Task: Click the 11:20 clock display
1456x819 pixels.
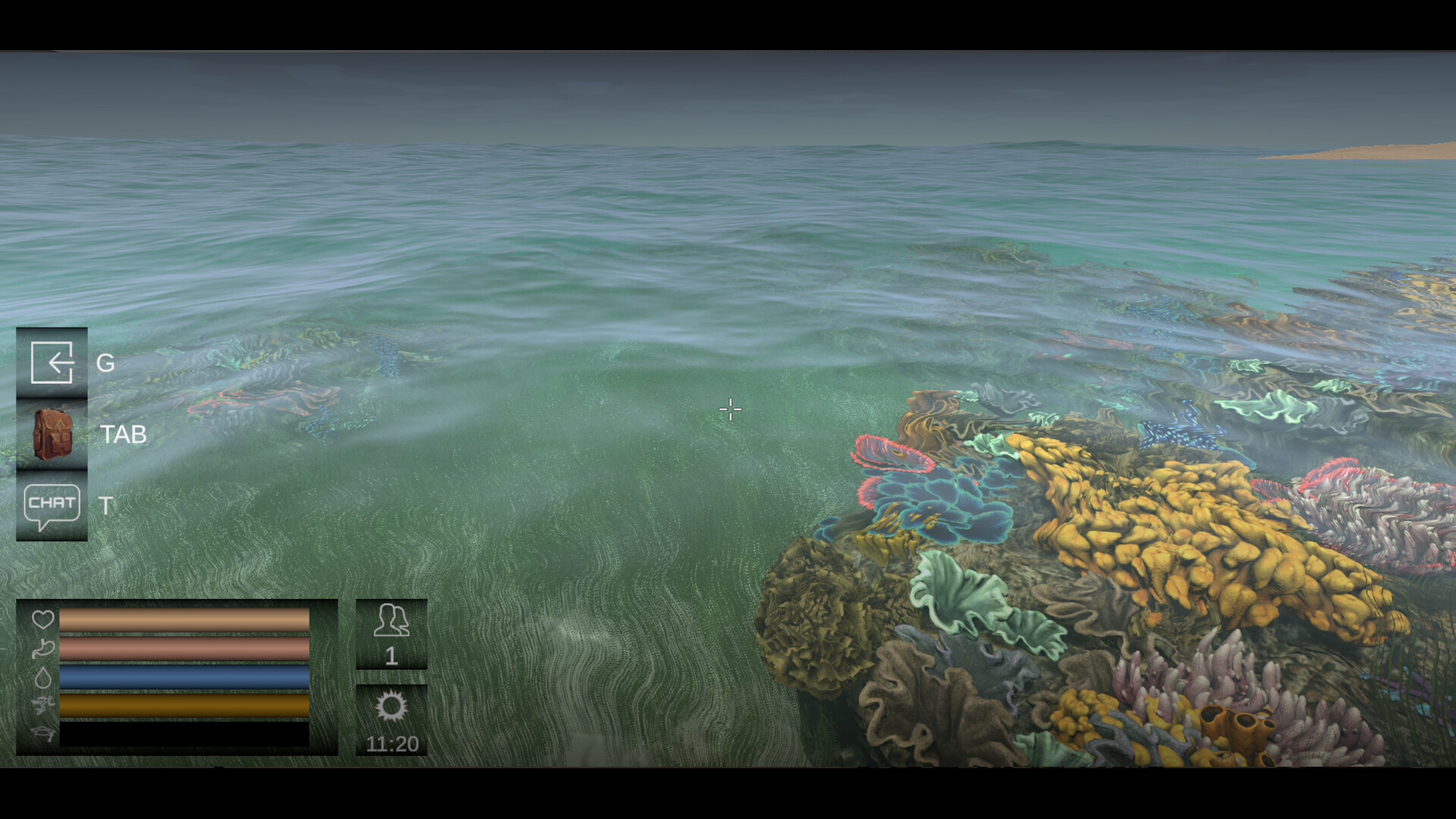Action: 391,742
